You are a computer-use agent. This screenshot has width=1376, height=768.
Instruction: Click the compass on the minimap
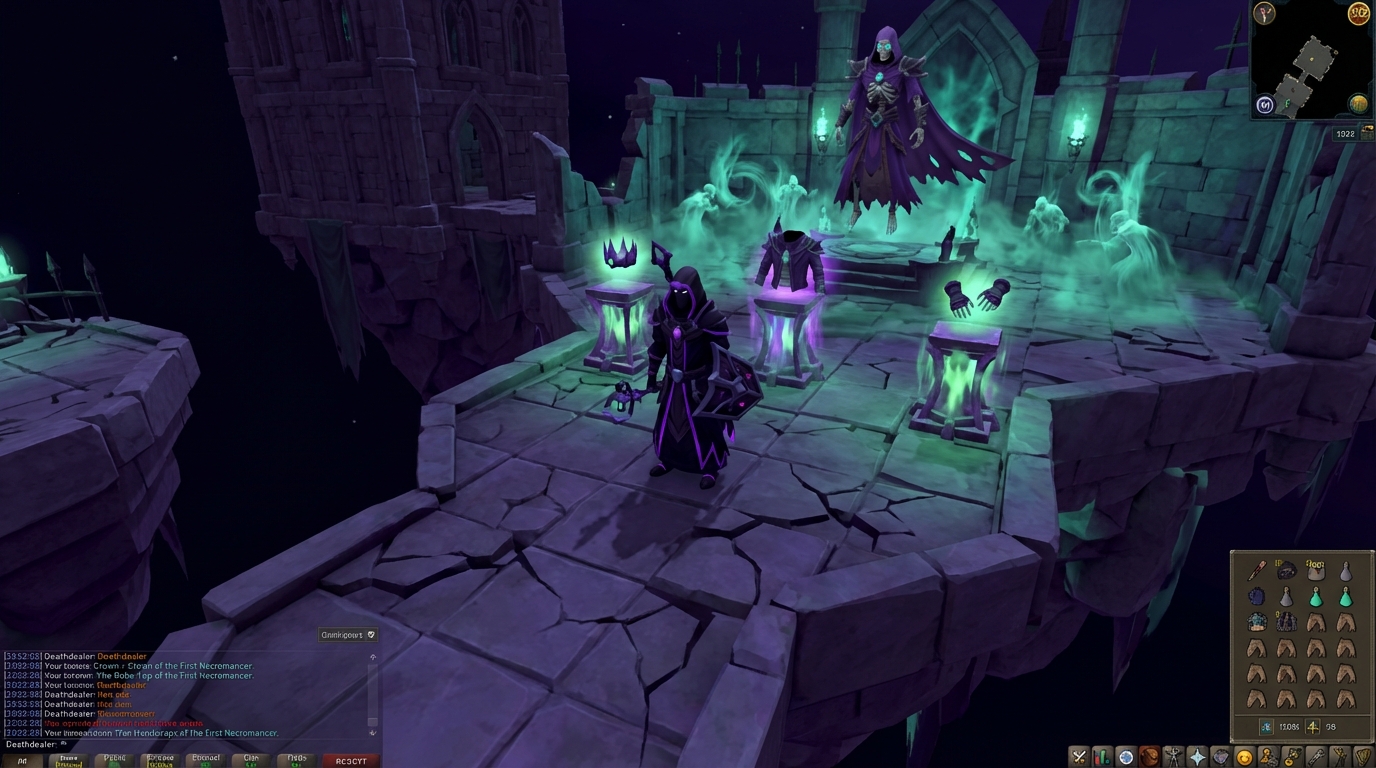click(x=1263, y=15)
